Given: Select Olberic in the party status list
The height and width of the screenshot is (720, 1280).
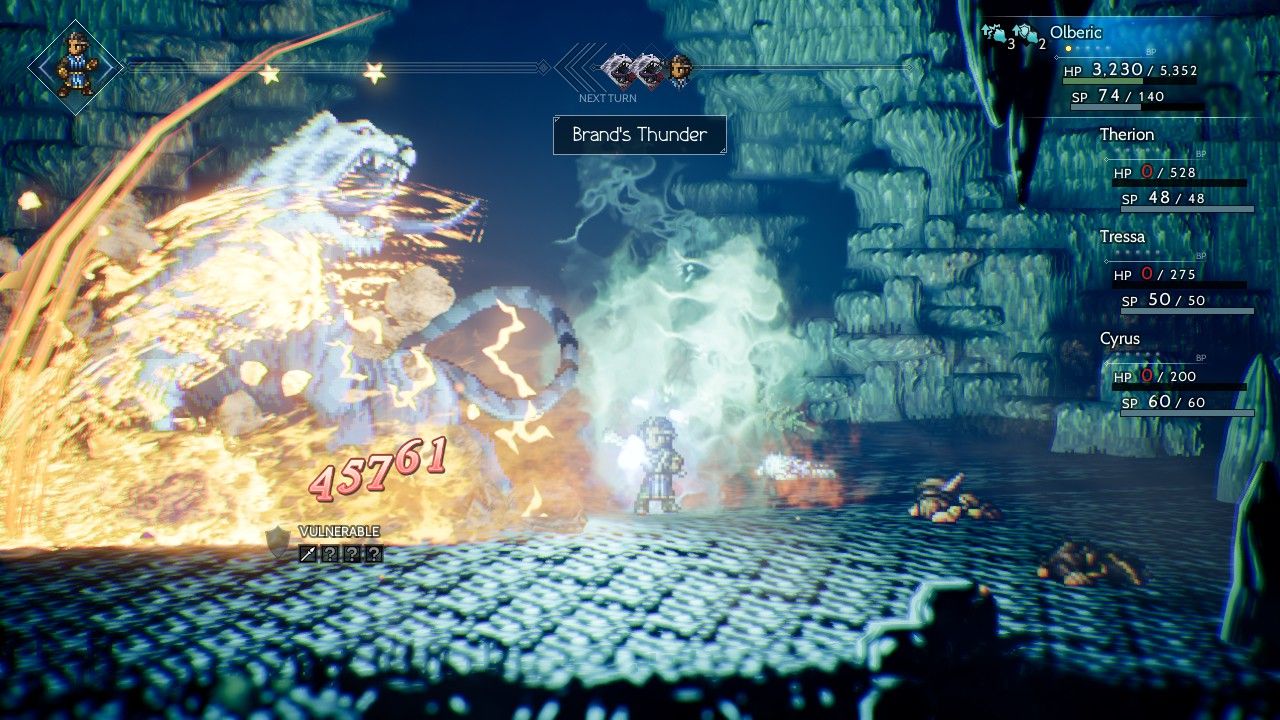Looking at the screenshot, I should pos(1074,33).
